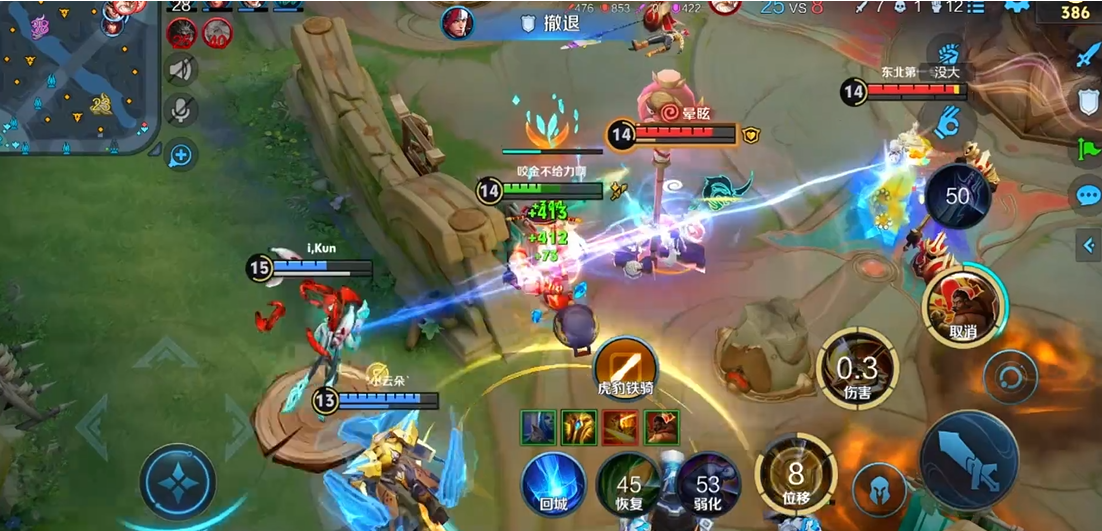Screen dimensions: 1102x531
Task: Toggle the muted speaker icon
Action: pyautogui.click(x=181, y=69)
